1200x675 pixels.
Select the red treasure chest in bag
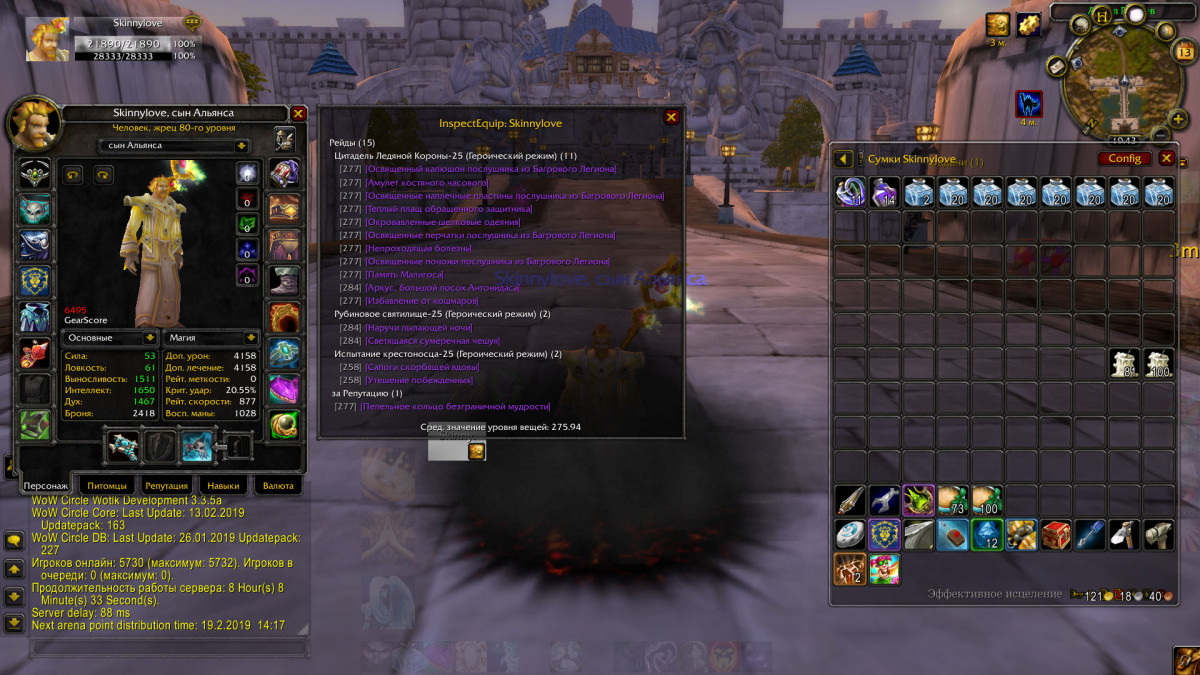(1055, 534)
